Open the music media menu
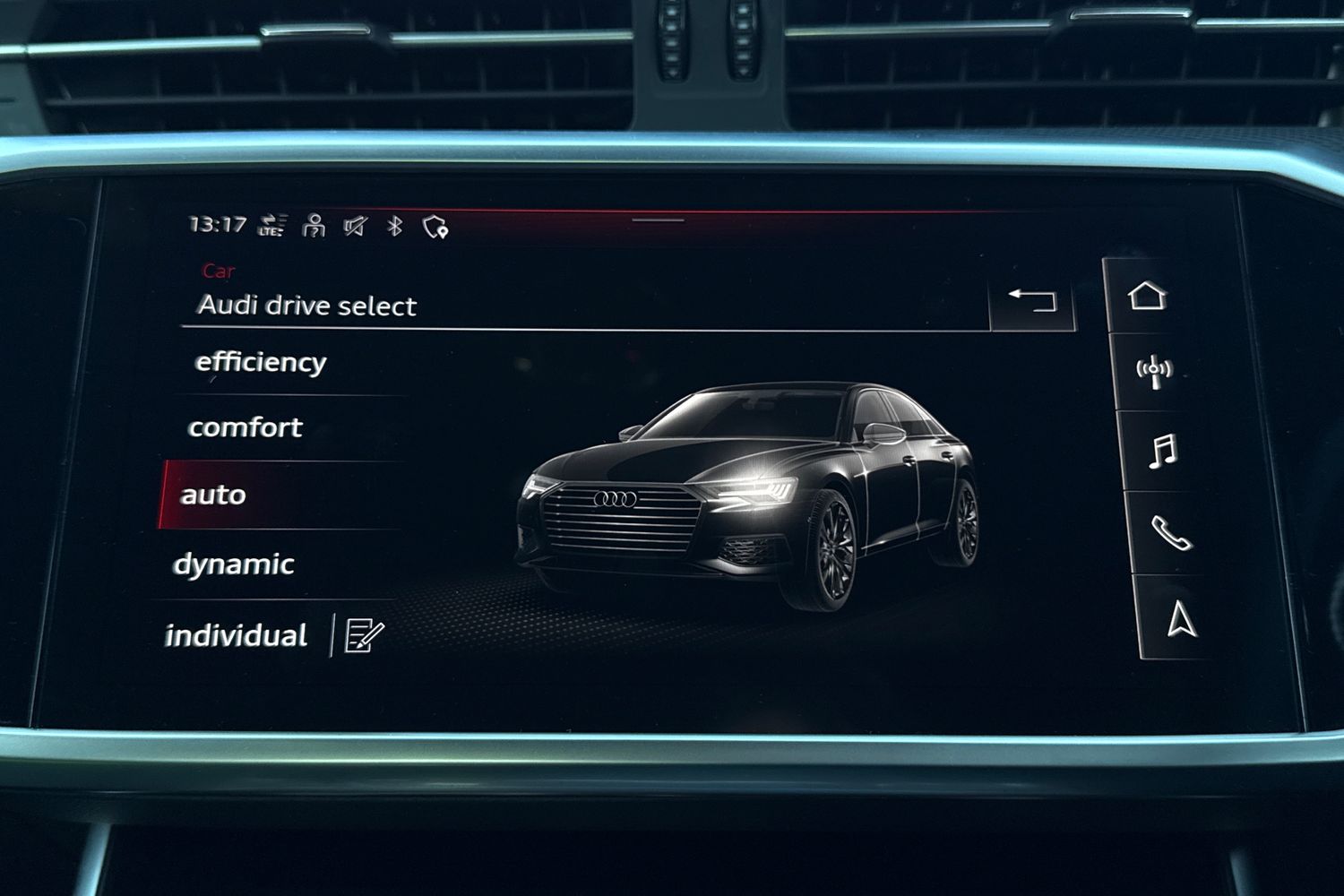1344x896 pixels. click(1162, 451)
